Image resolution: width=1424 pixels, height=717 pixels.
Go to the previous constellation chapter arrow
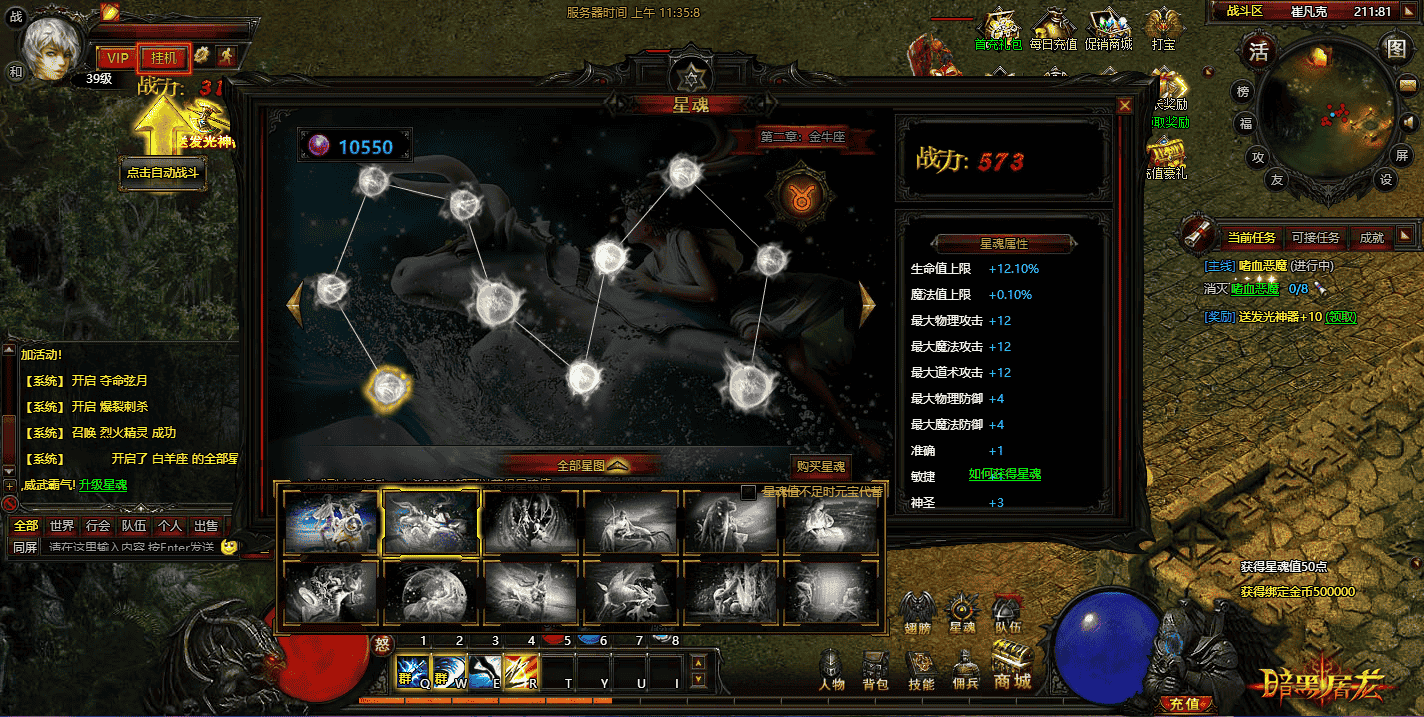(x=294, y=303)
